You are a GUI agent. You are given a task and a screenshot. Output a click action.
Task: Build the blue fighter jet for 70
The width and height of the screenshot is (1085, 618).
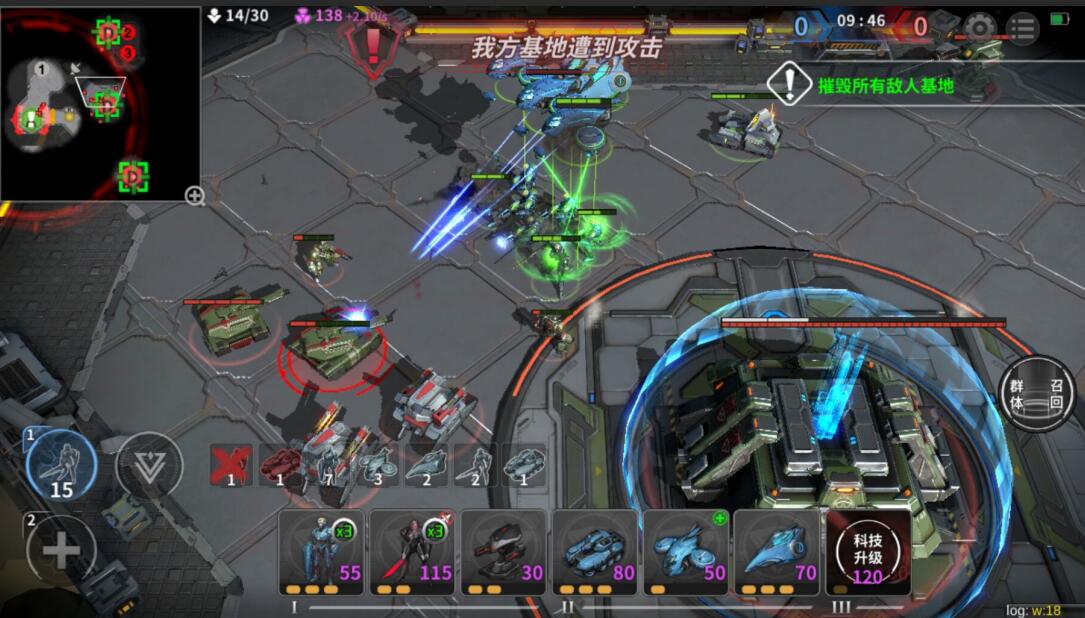pos(776,552)
